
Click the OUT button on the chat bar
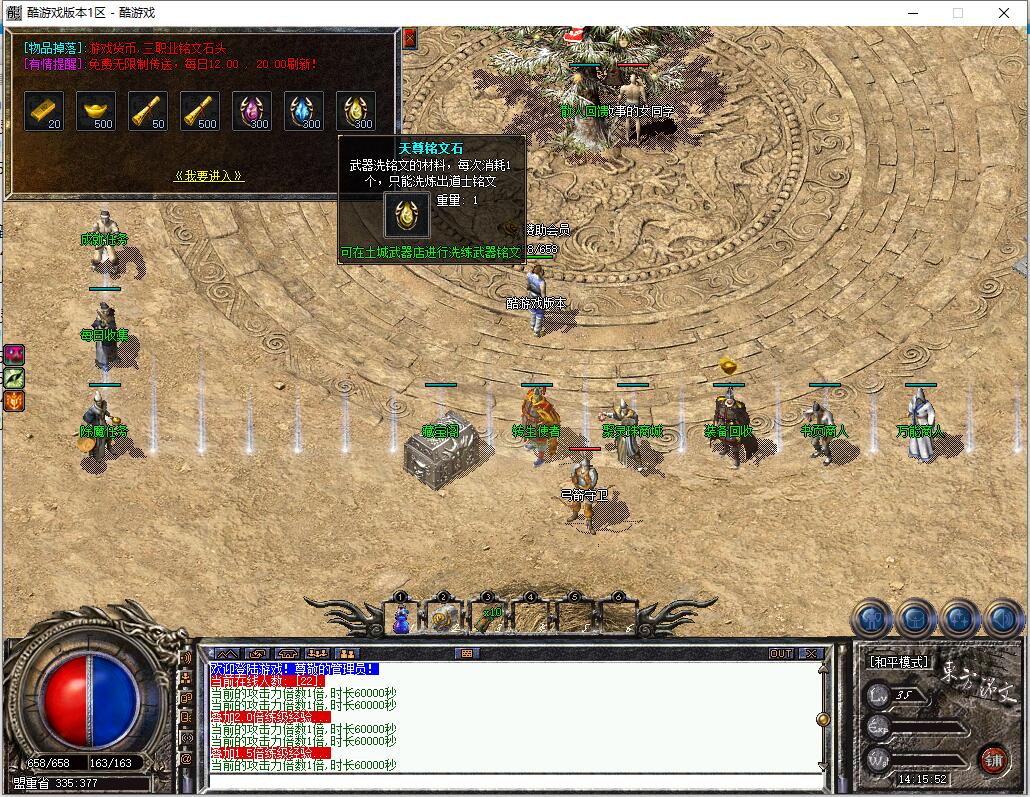pos(781,653)
